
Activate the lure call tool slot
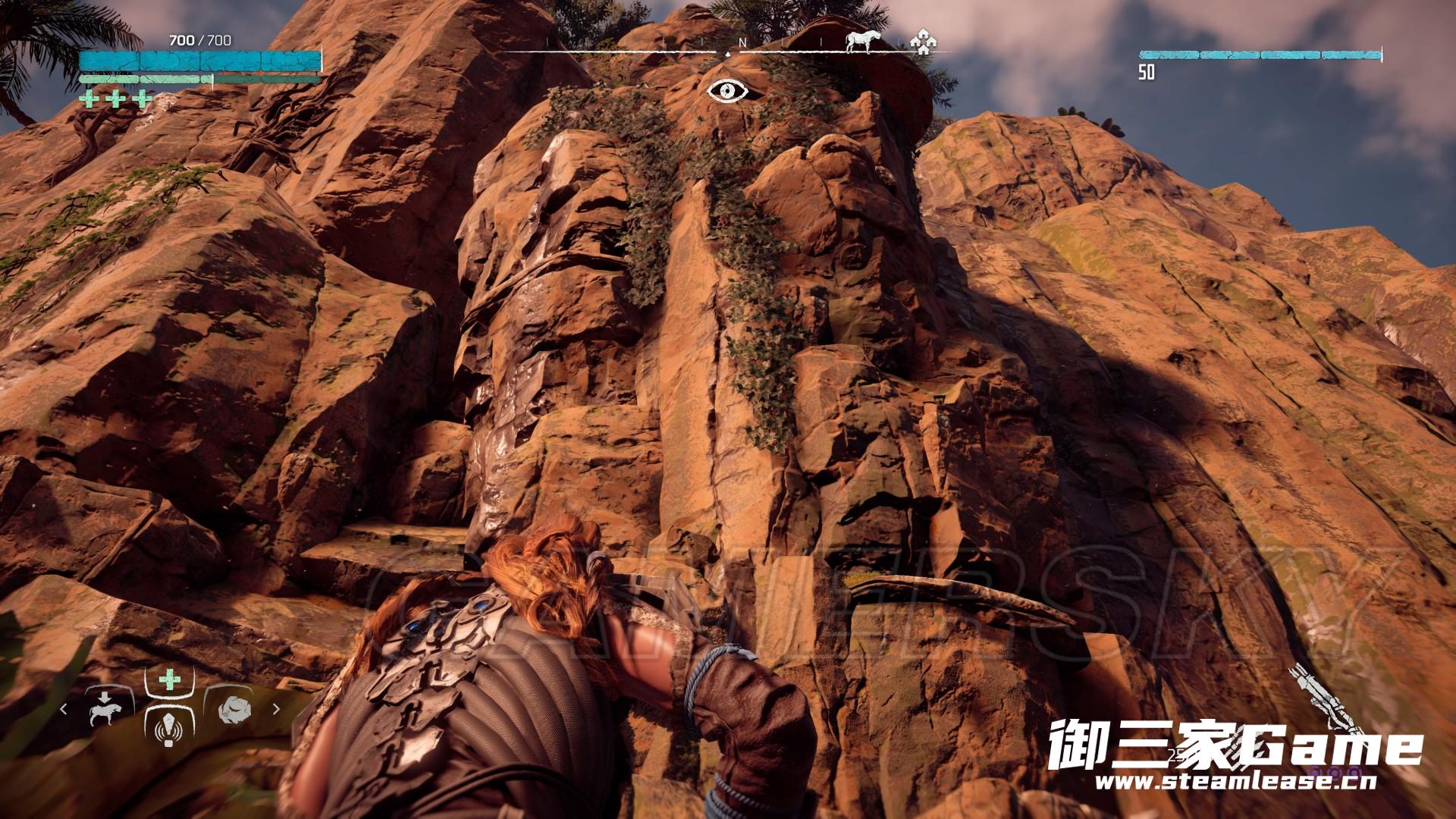click(x=168, y=726)
